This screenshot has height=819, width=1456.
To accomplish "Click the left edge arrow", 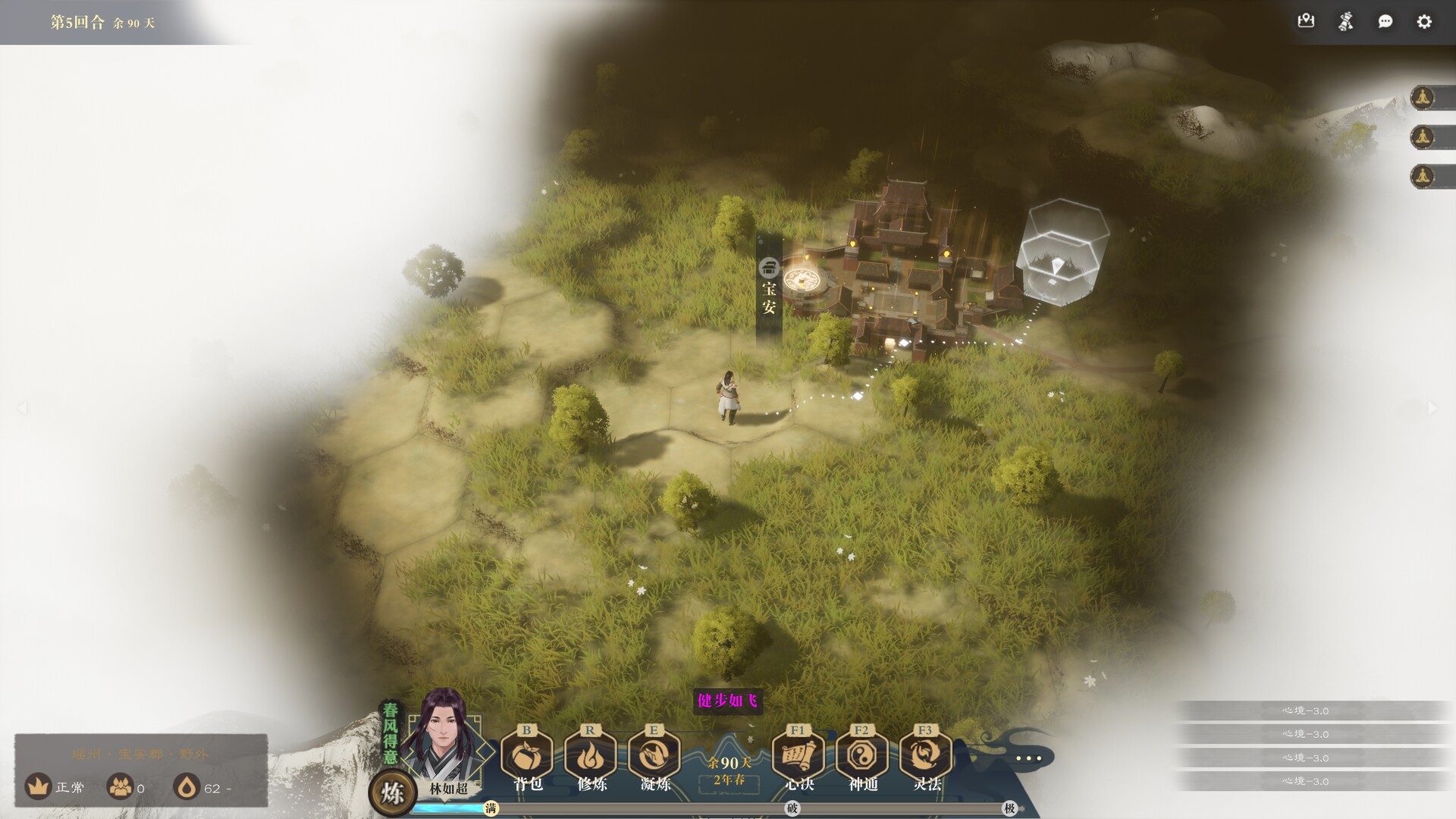I will pyautogui.click(x=23, y=408).
